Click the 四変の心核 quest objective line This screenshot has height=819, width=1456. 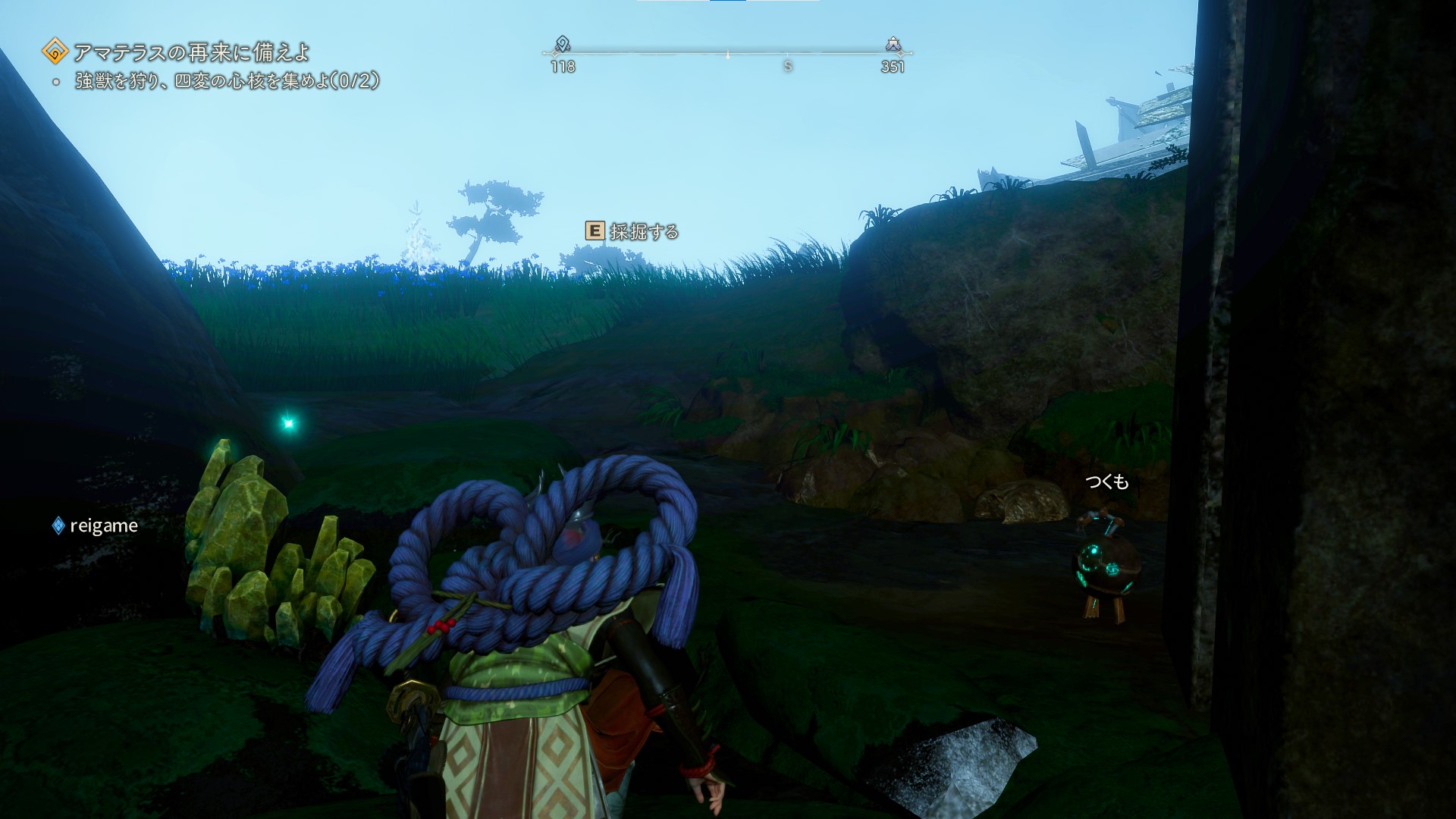point(226,81)
